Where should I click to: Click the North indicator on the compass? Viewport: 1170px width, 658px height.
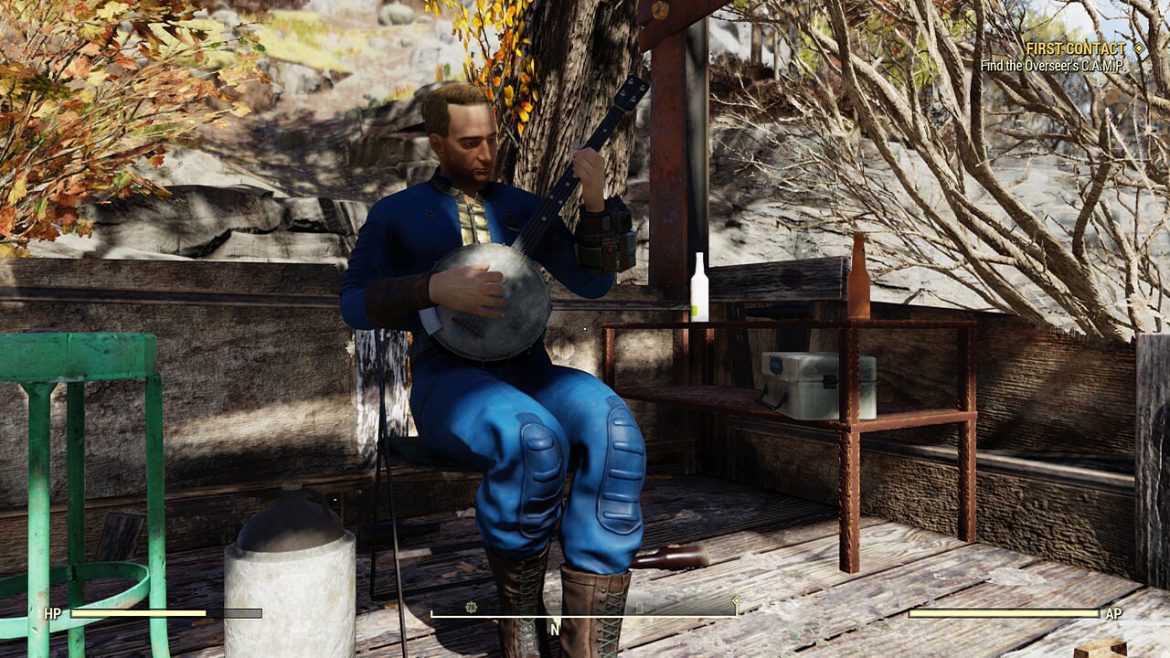point(554,630)
